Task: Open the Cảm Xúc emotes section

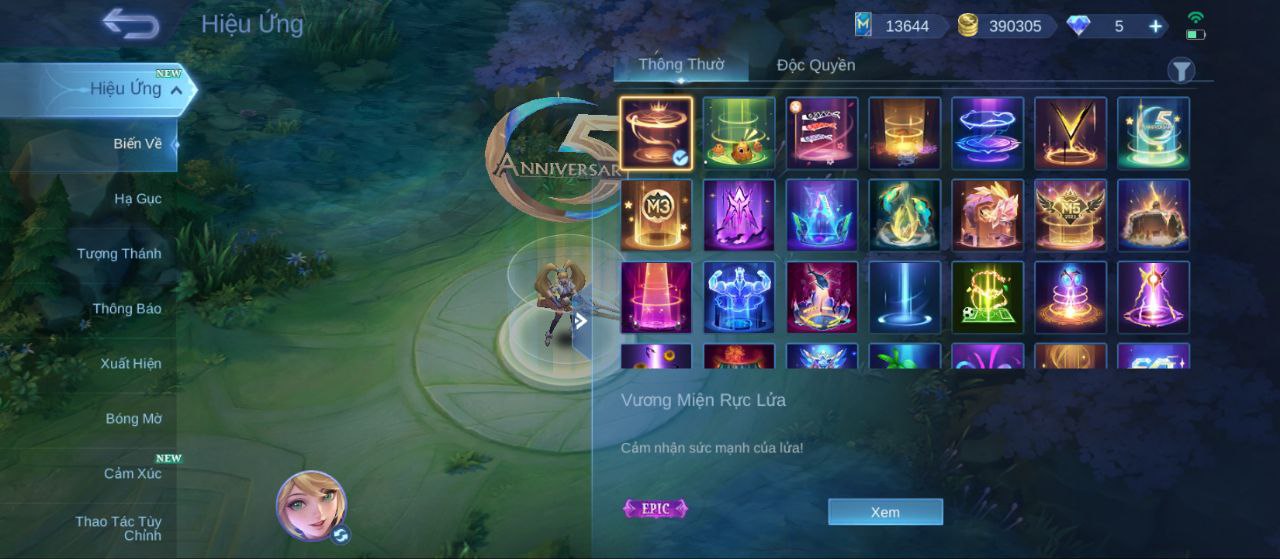Action: 132,473
